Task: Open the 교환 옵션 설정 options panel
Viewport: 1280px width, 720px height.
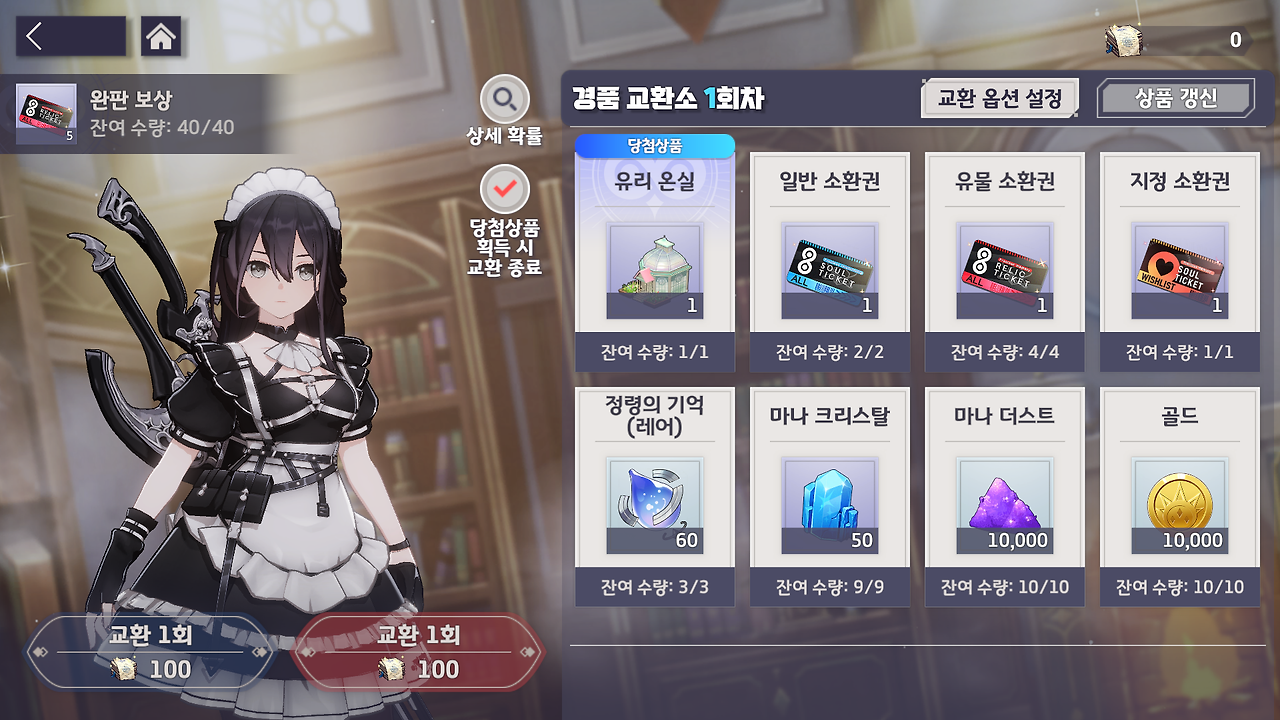Action: [x=998, y=97]
